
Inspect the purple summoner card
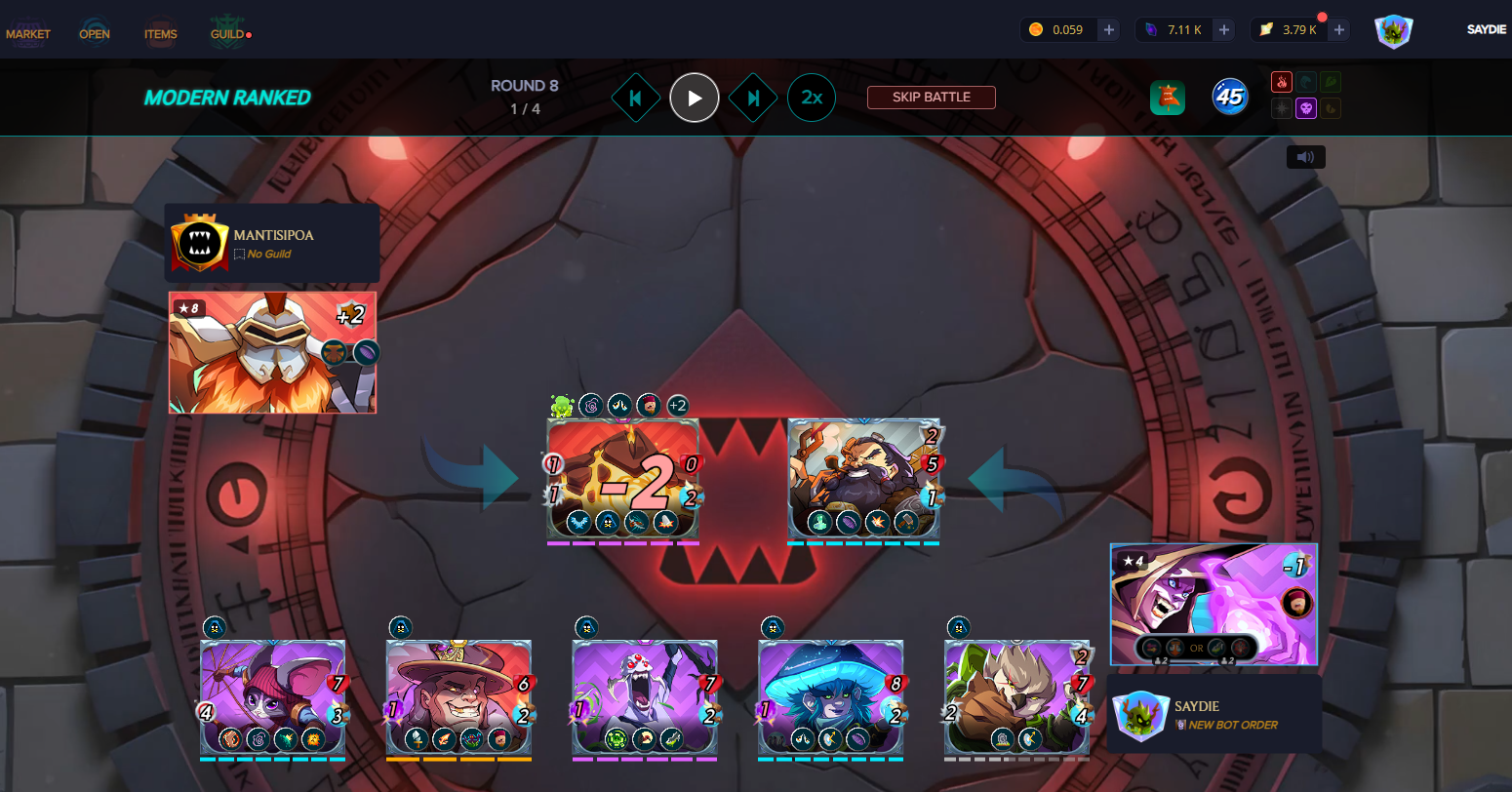[1214, 604]
